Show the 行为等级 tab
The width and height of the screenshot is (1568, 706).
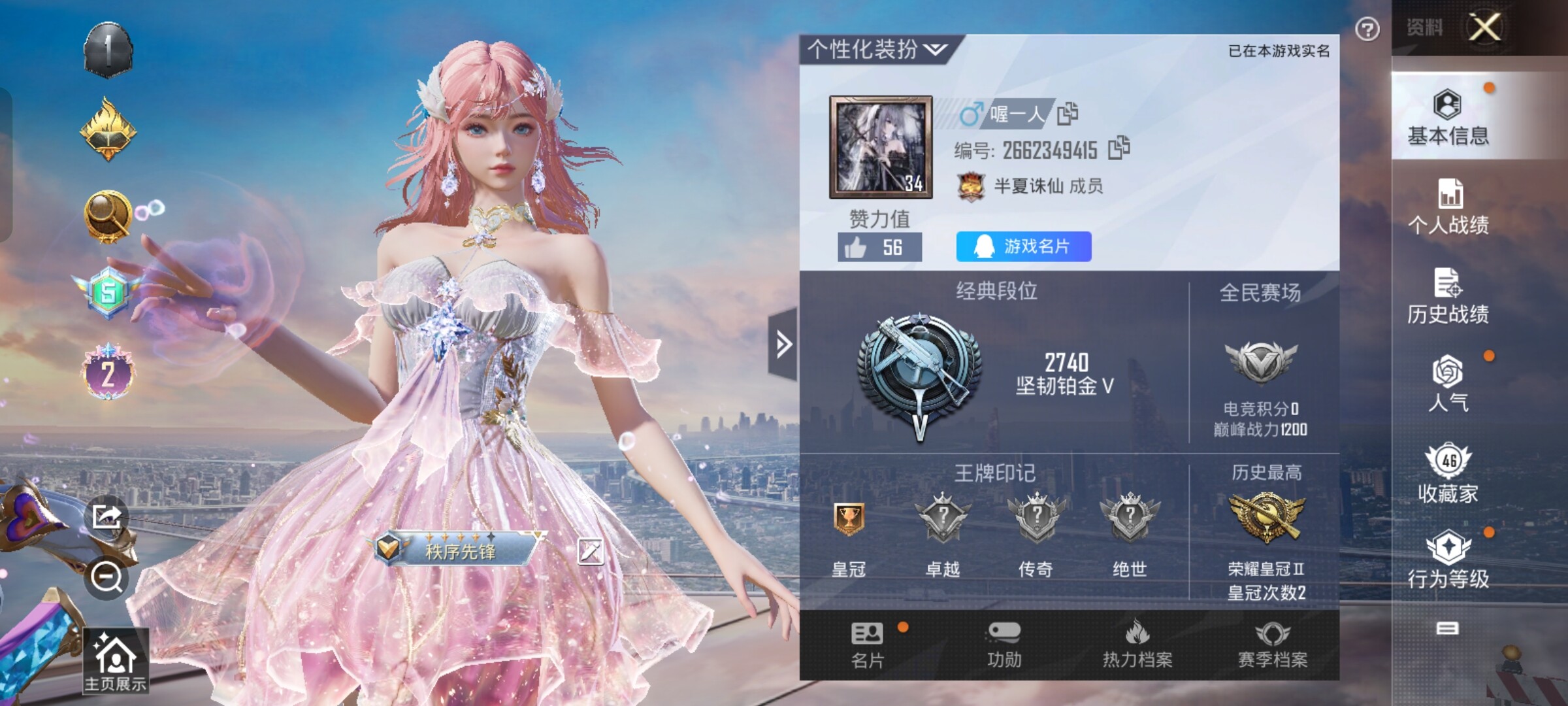1448,559
